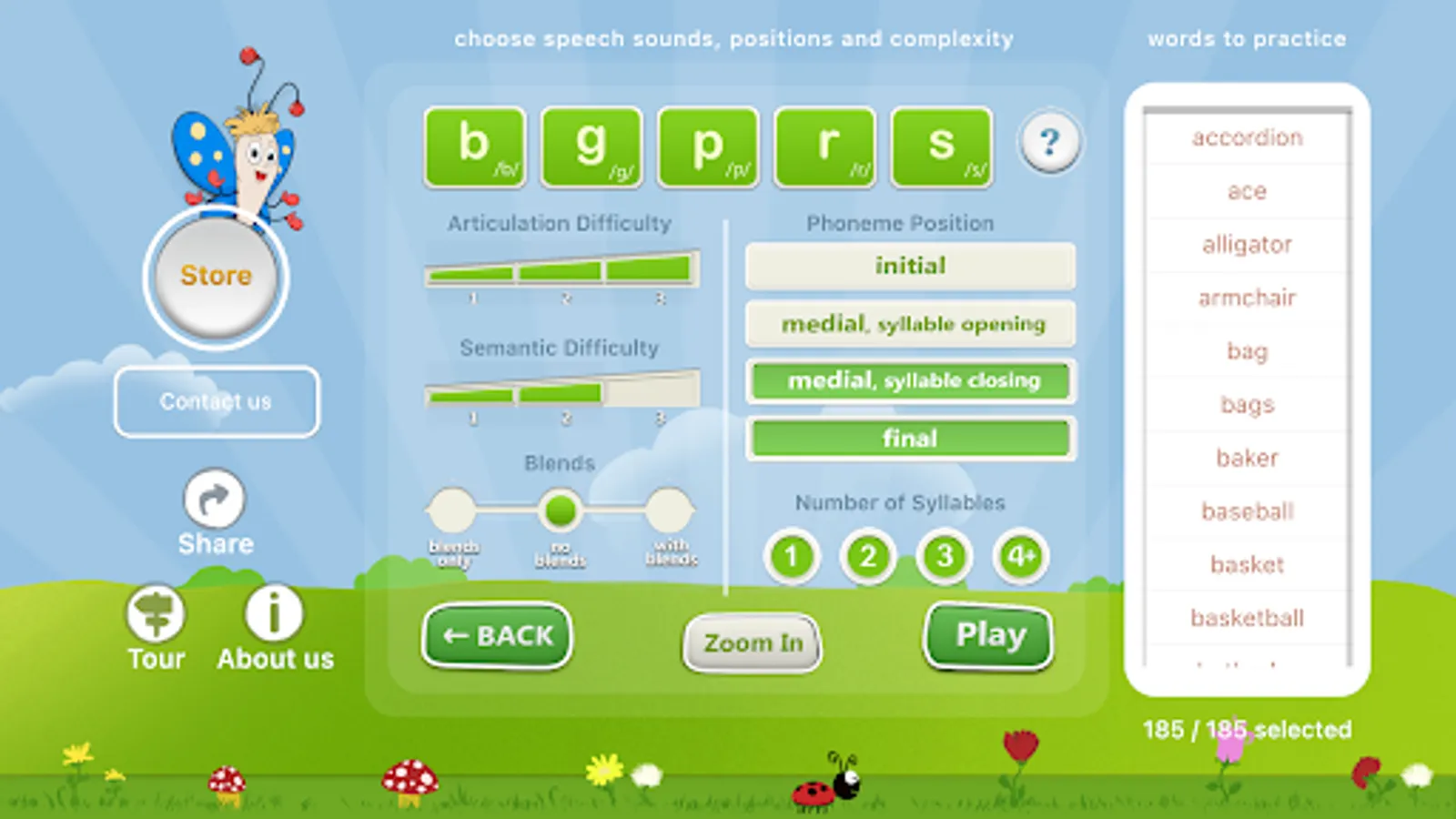
Task: Disable the 'final' phoneme position
Action: click(909, 438)
